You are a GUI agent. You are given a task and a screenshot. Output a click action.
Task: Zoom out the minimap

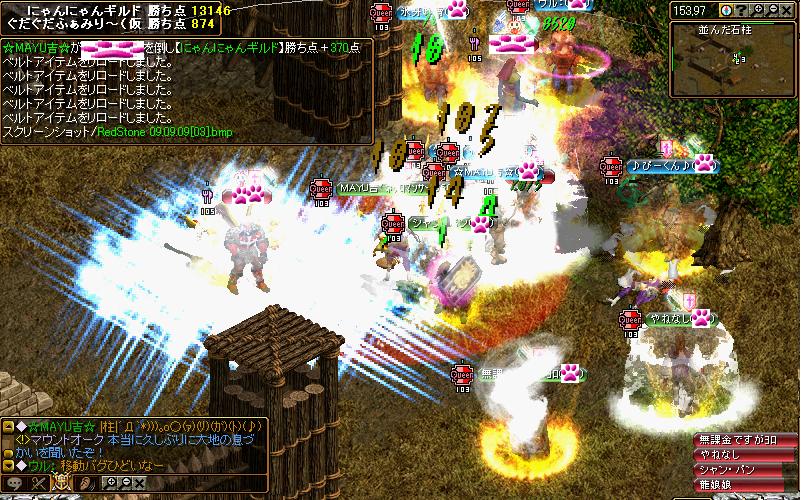pyautogui.click(x=772, y=10)
